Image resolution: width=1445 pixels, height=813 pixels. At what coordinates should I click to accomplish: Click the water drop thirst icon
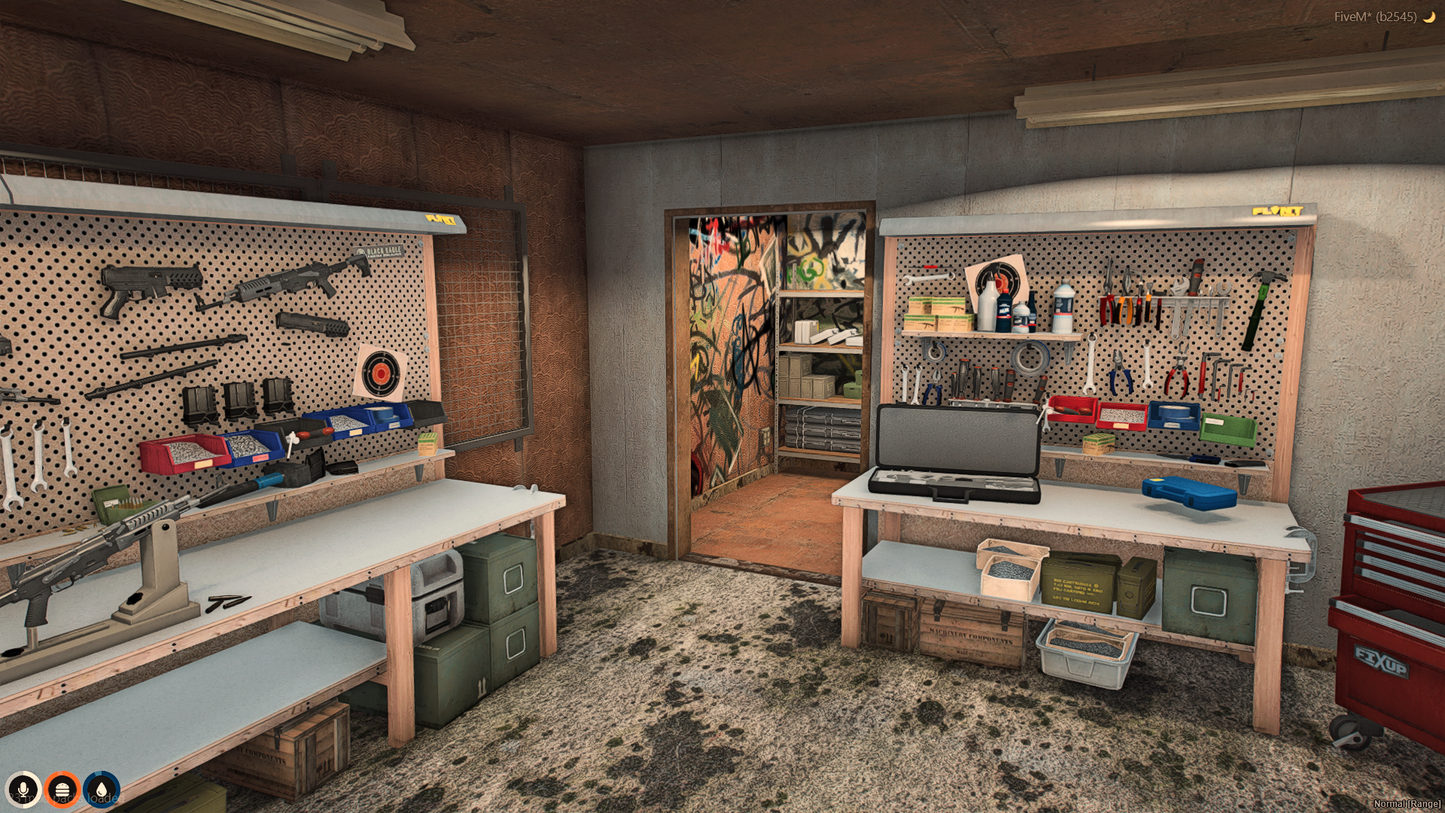(x=101, y=789)
